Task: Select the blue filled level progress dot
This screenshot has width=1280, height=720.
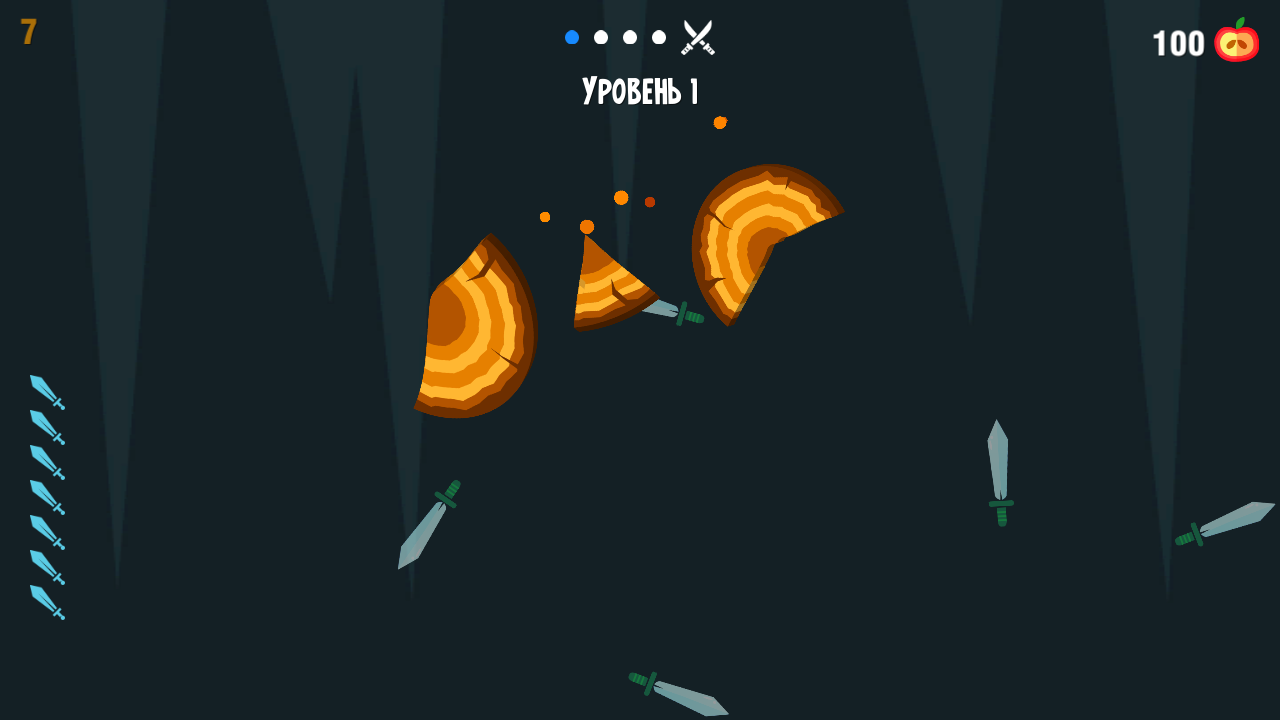Action: point(572,36)
